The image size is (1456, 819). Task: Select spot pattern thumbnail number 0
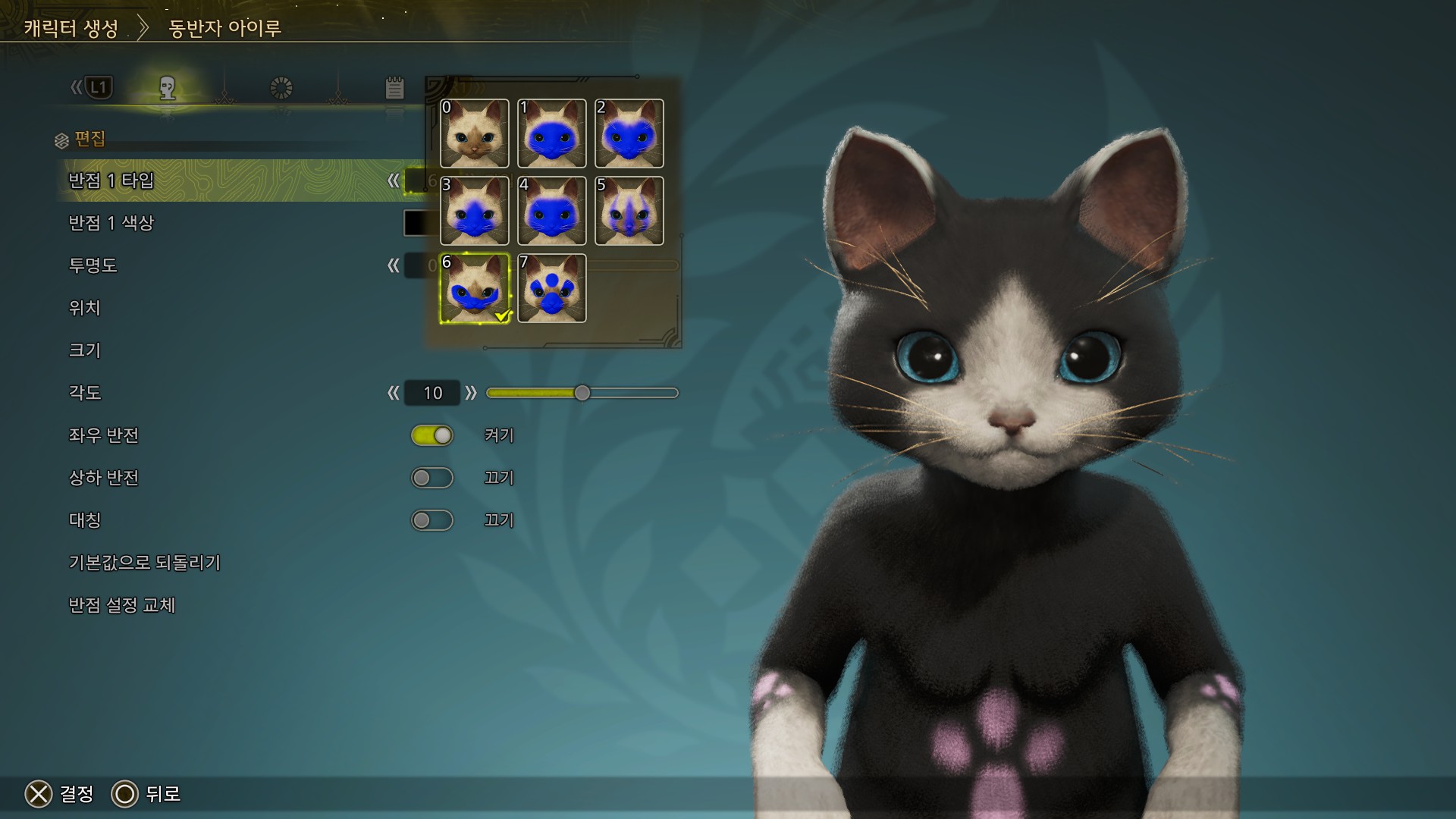(475, 133)
